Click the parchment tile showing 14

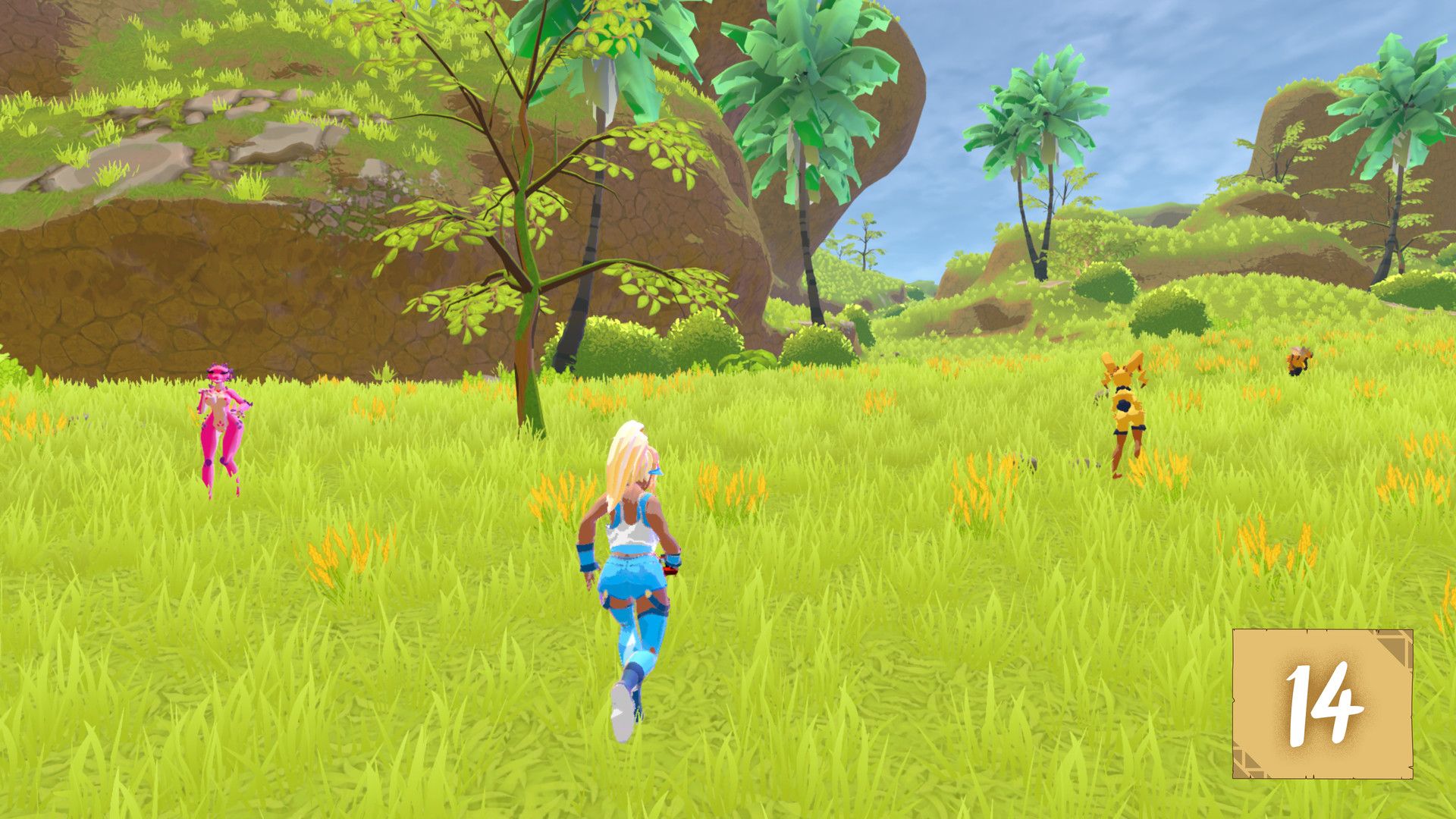(x=1322, y=704)
